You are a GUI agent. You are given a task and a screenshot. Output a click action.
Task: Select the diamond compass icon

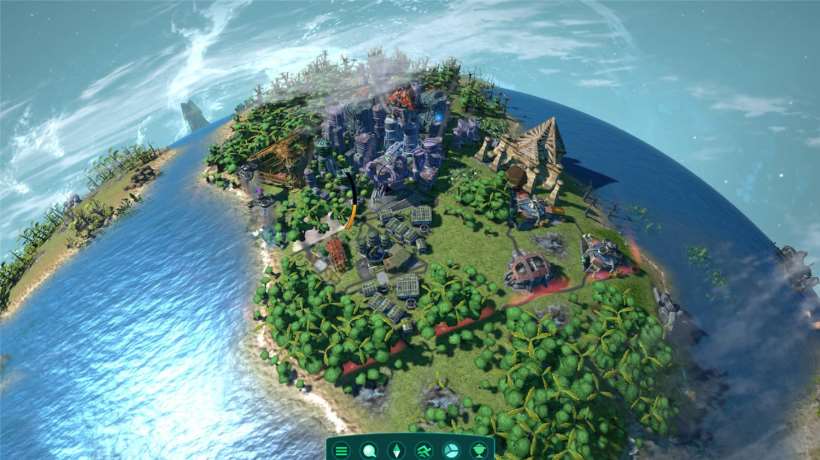pos(396,450)
